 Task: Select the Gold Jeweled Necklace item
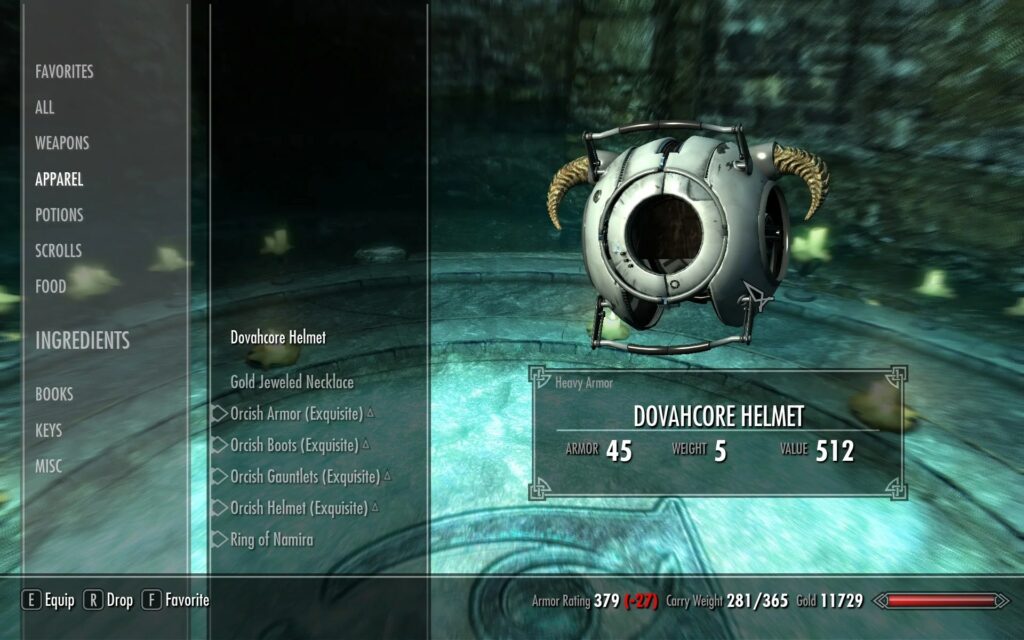point(292,382)
